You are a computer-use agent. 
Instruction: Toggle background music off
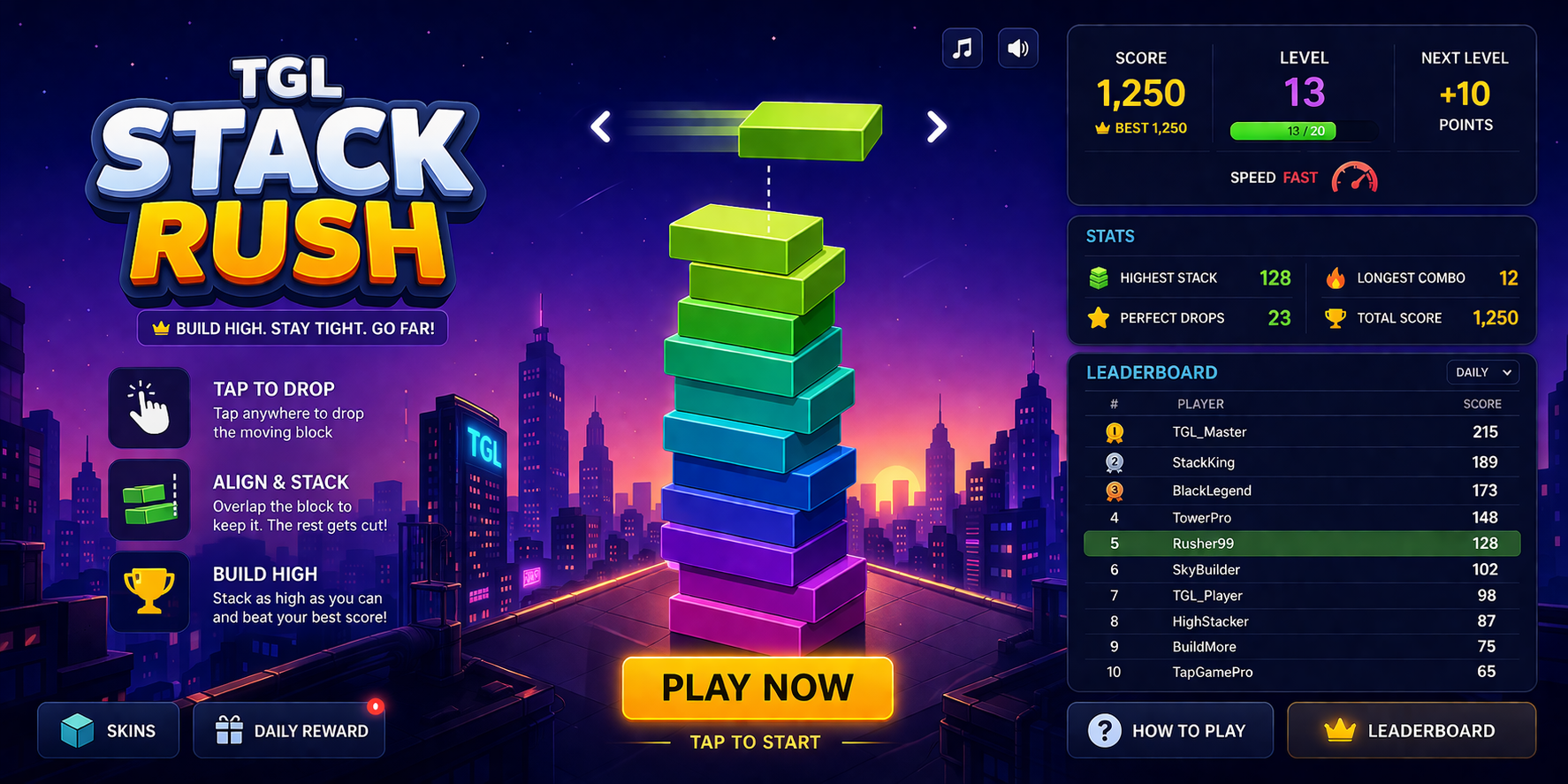pyautogui.click(x=962, y=48)
